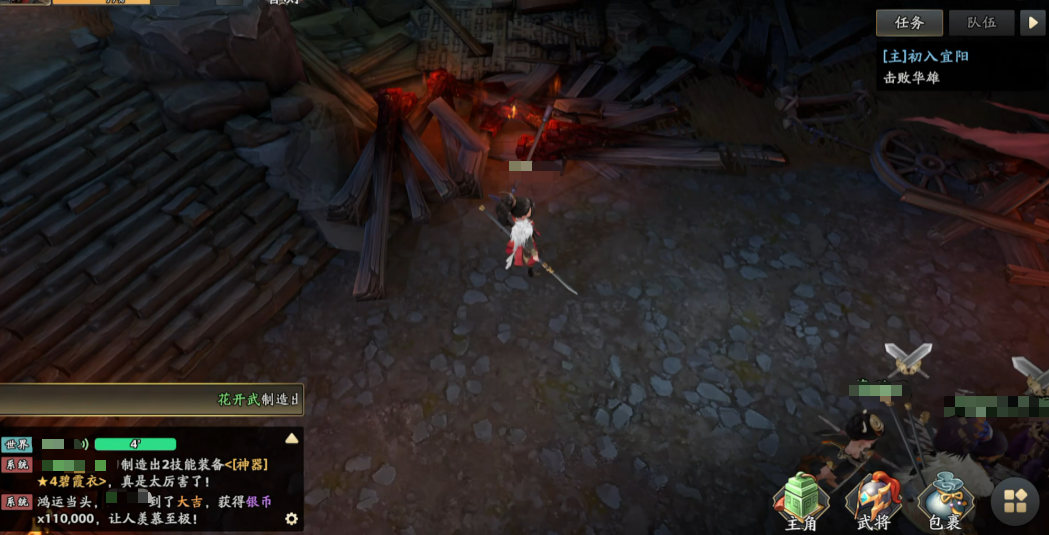
Task: Expand the chat box with the up arrow
Action: [291, 438]
